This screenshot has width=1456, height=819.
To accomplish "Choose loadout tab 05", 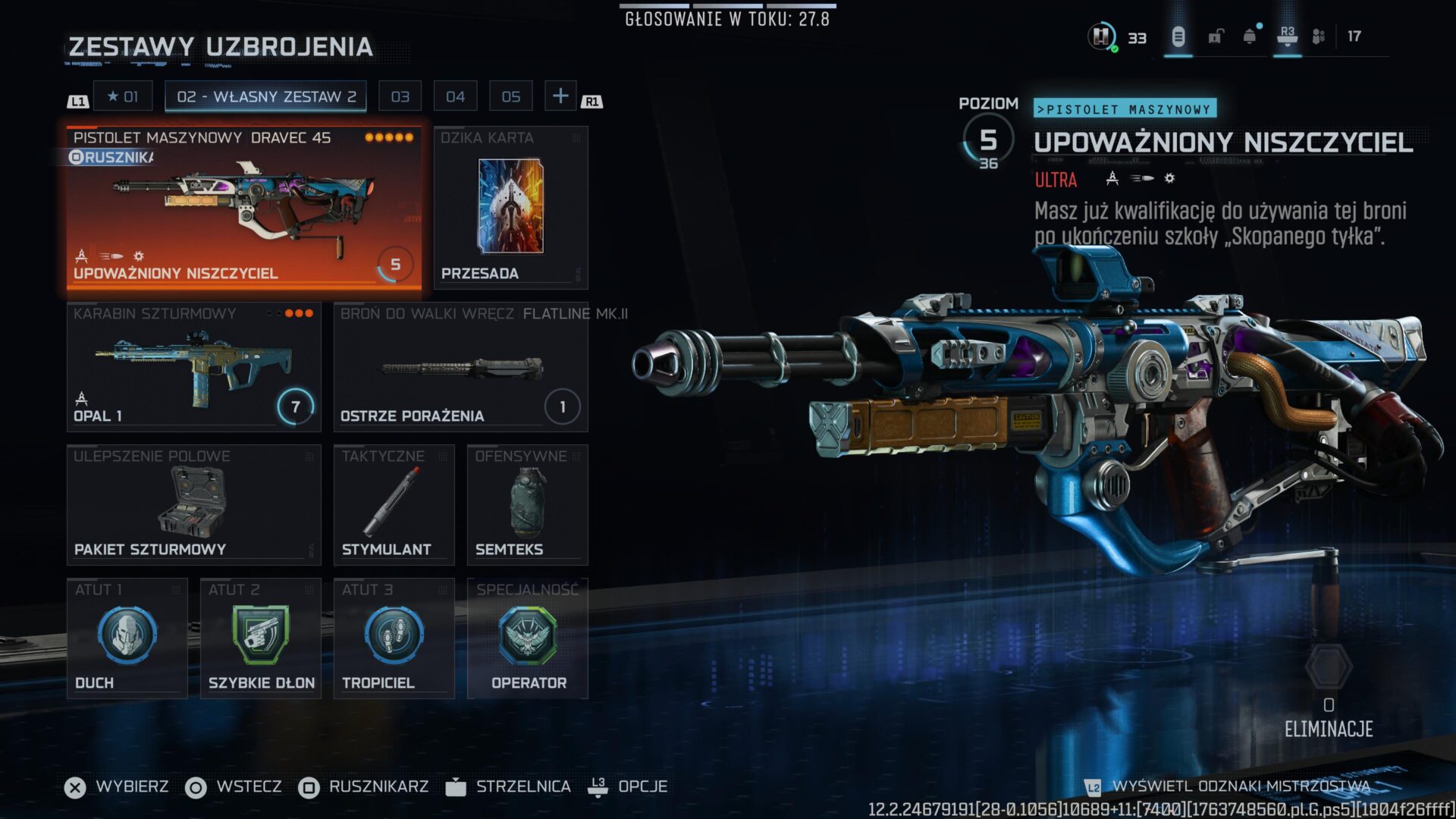I will tap(510, 96).
